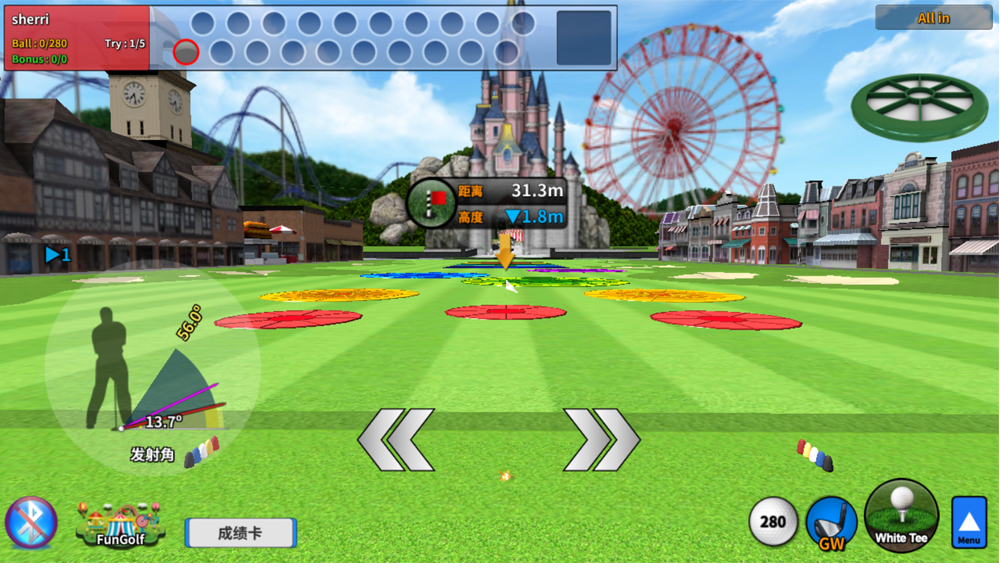Aim right with the double-chevron arrow
This screenshot has width=1000, height=571.
point(602,440)
